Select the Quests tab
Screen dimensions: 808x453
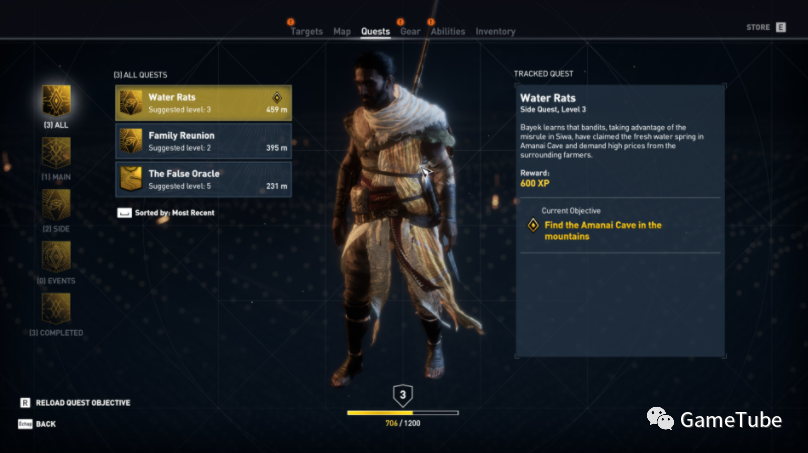(x=375, y=32)
